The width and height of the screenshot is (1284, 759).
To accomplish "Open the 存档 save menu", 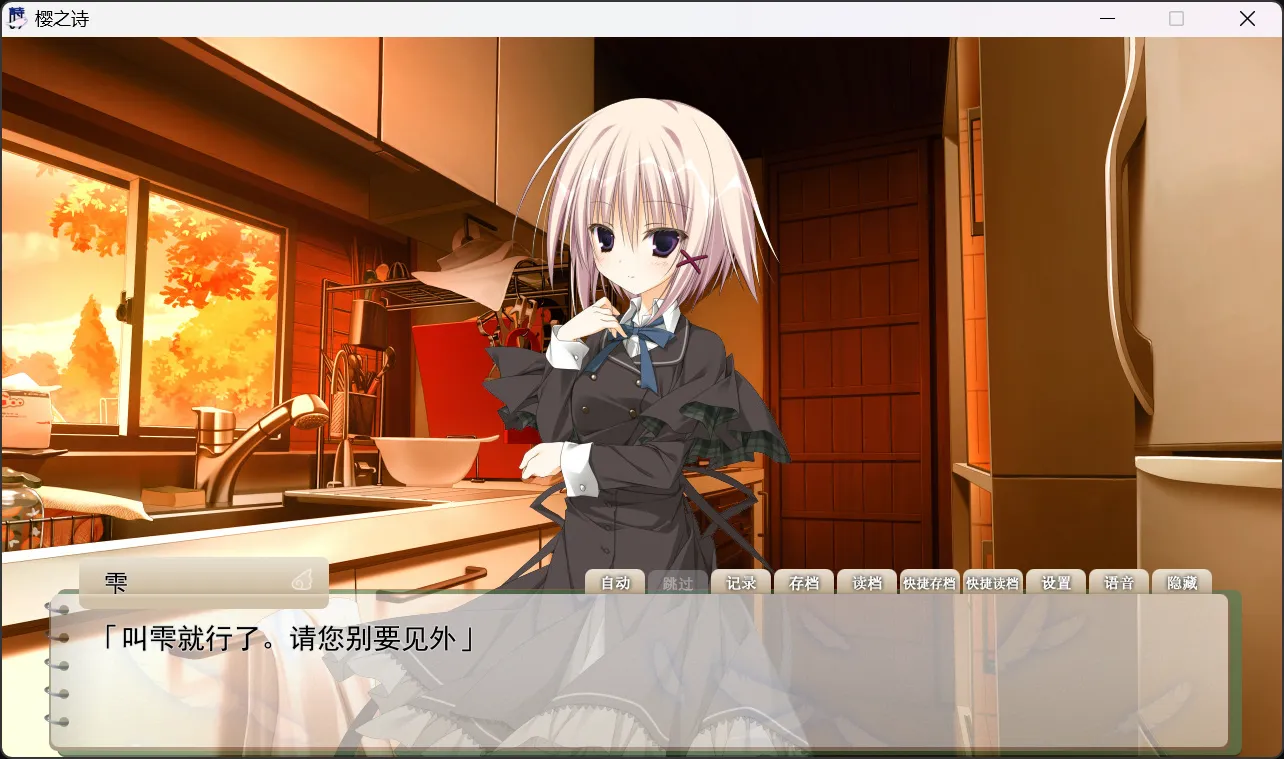I will (x=804, y=583).
